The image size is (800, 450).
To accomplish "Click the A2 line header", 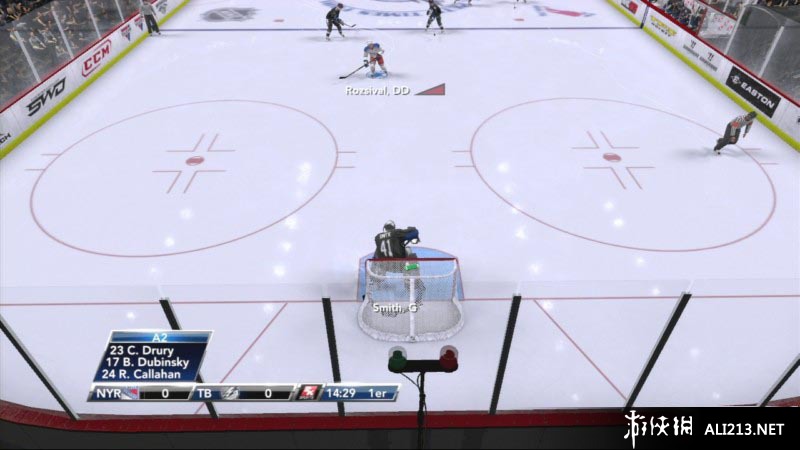I will pyautogui.click(x=159, y=338).
